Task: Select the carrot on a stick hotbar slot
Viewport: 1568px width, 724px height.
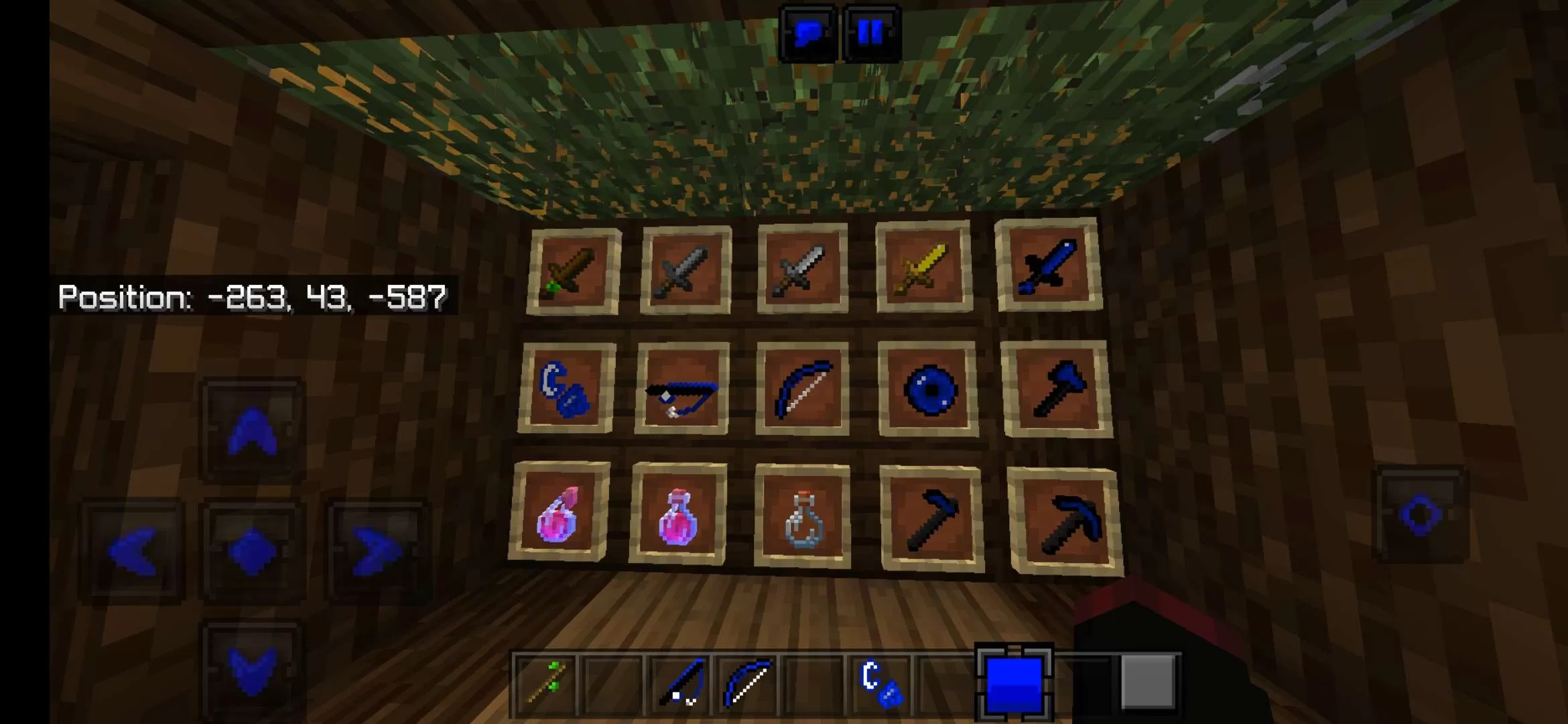Action: pos(544,684)
